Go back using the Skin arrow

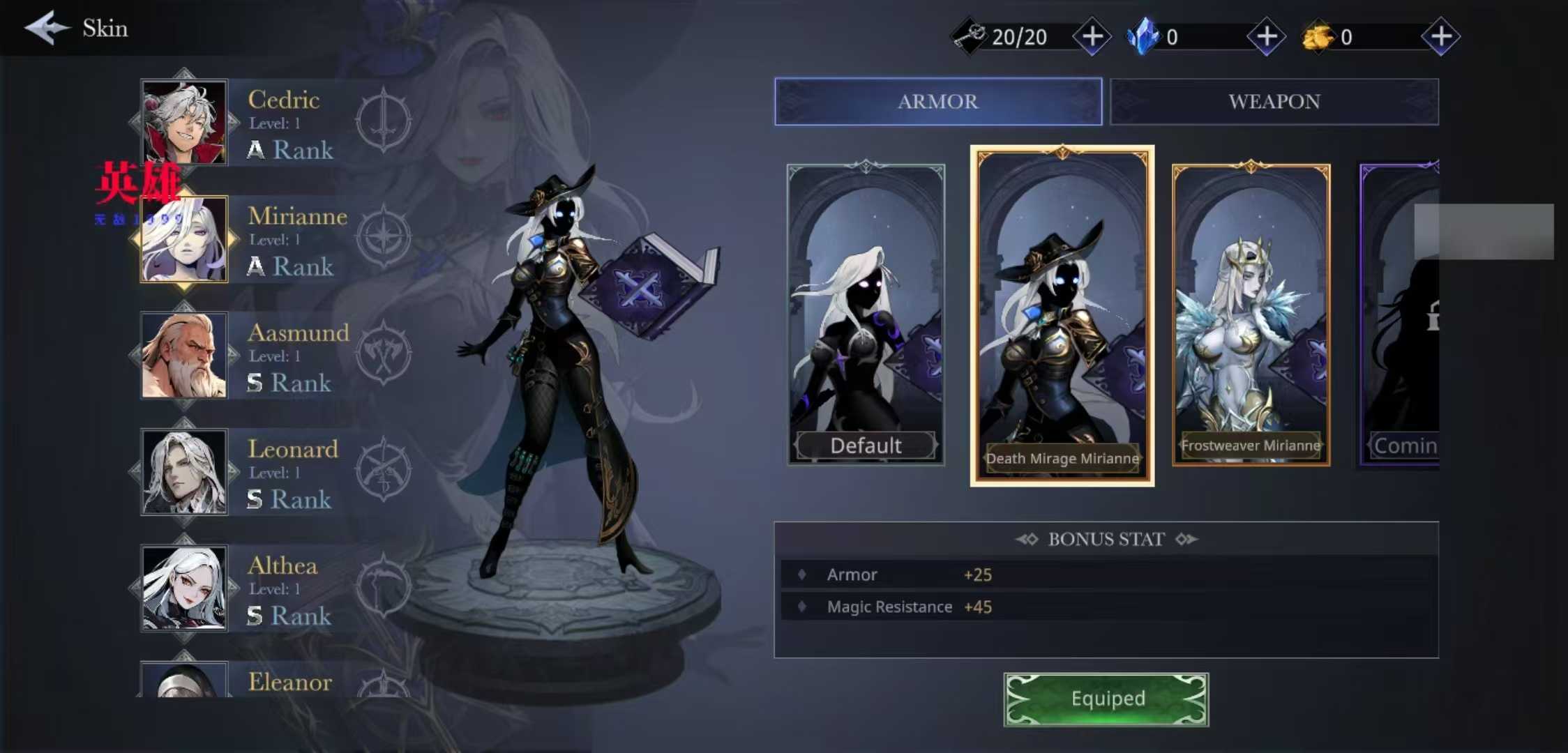(47, 28)
